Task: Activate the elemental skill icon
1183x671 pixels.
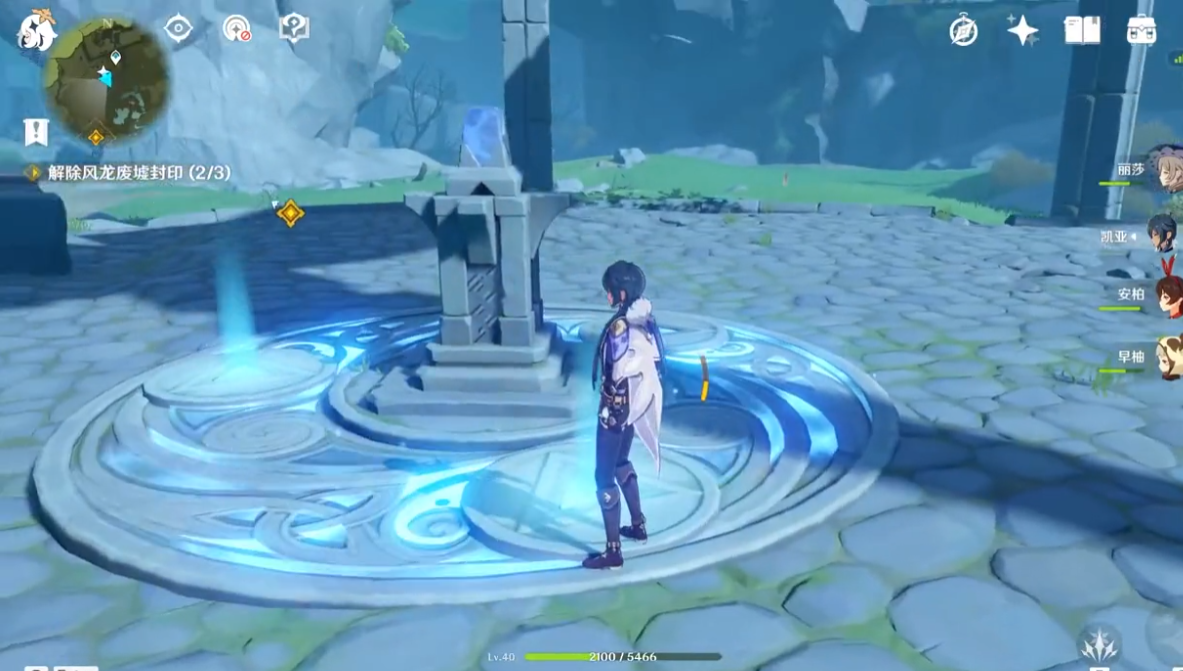Action: [x=1099, y=643]
